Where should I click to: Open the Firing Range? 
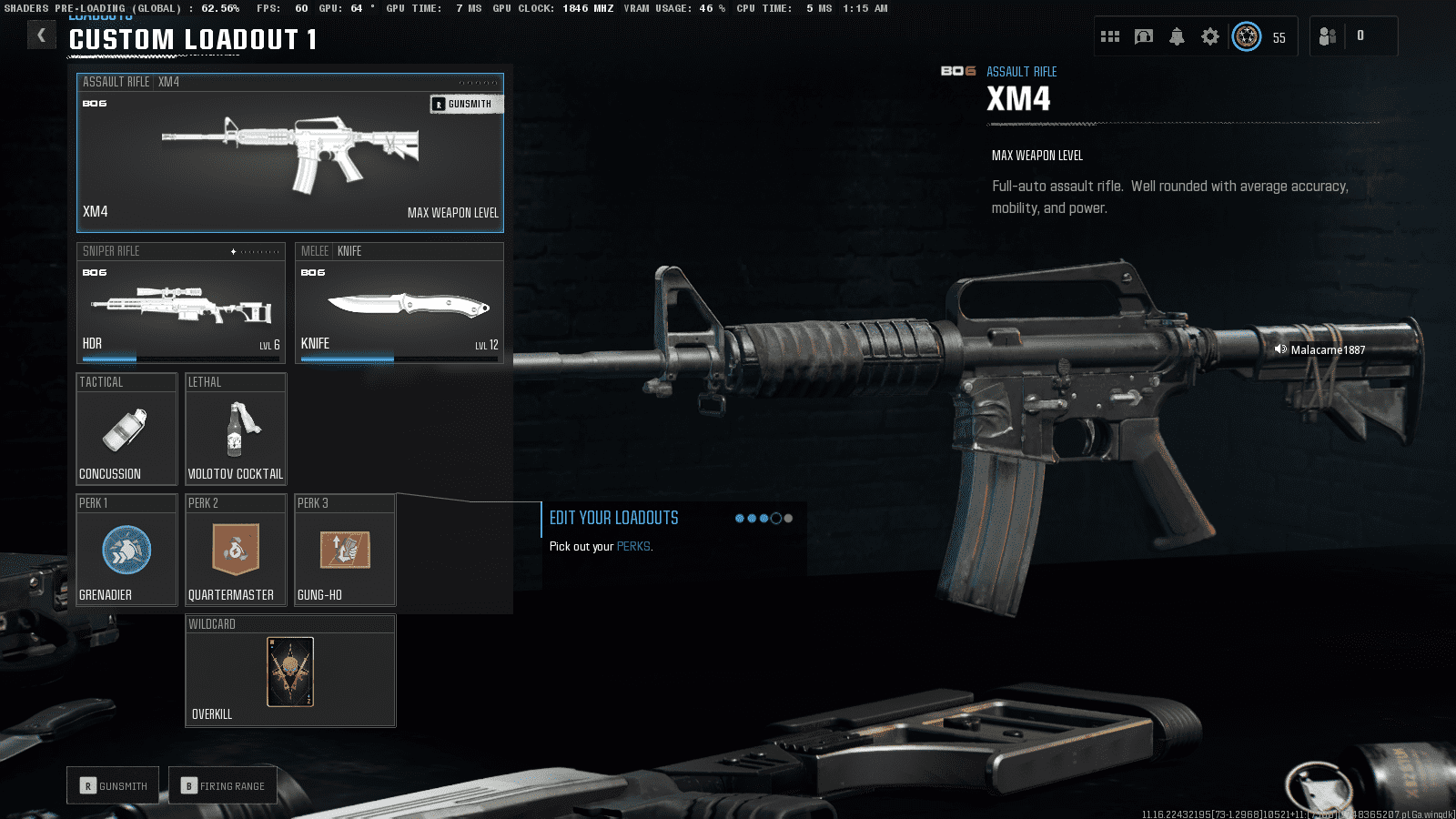coord(223,784)
